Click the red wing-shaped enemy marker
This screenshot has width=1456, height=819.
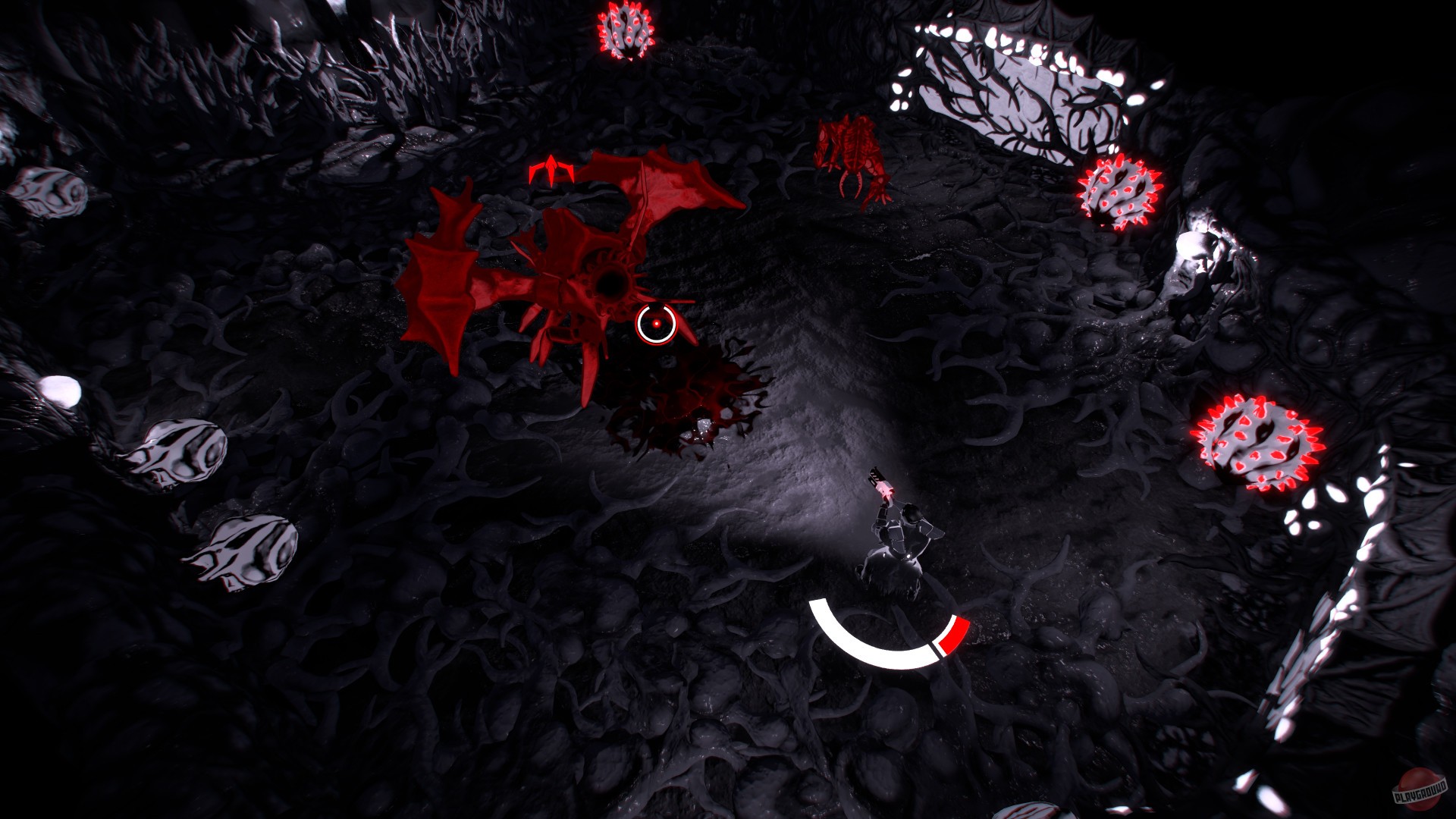551,168
